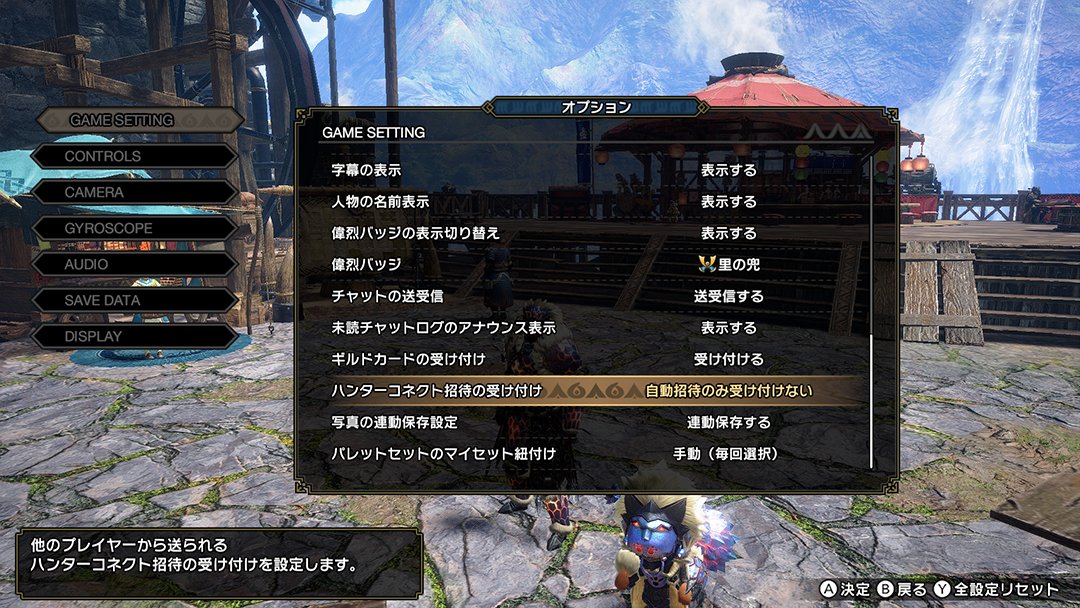Switch to the CAMERA settings
This screenshot has height=608, width=1080.
pos(95,192)
